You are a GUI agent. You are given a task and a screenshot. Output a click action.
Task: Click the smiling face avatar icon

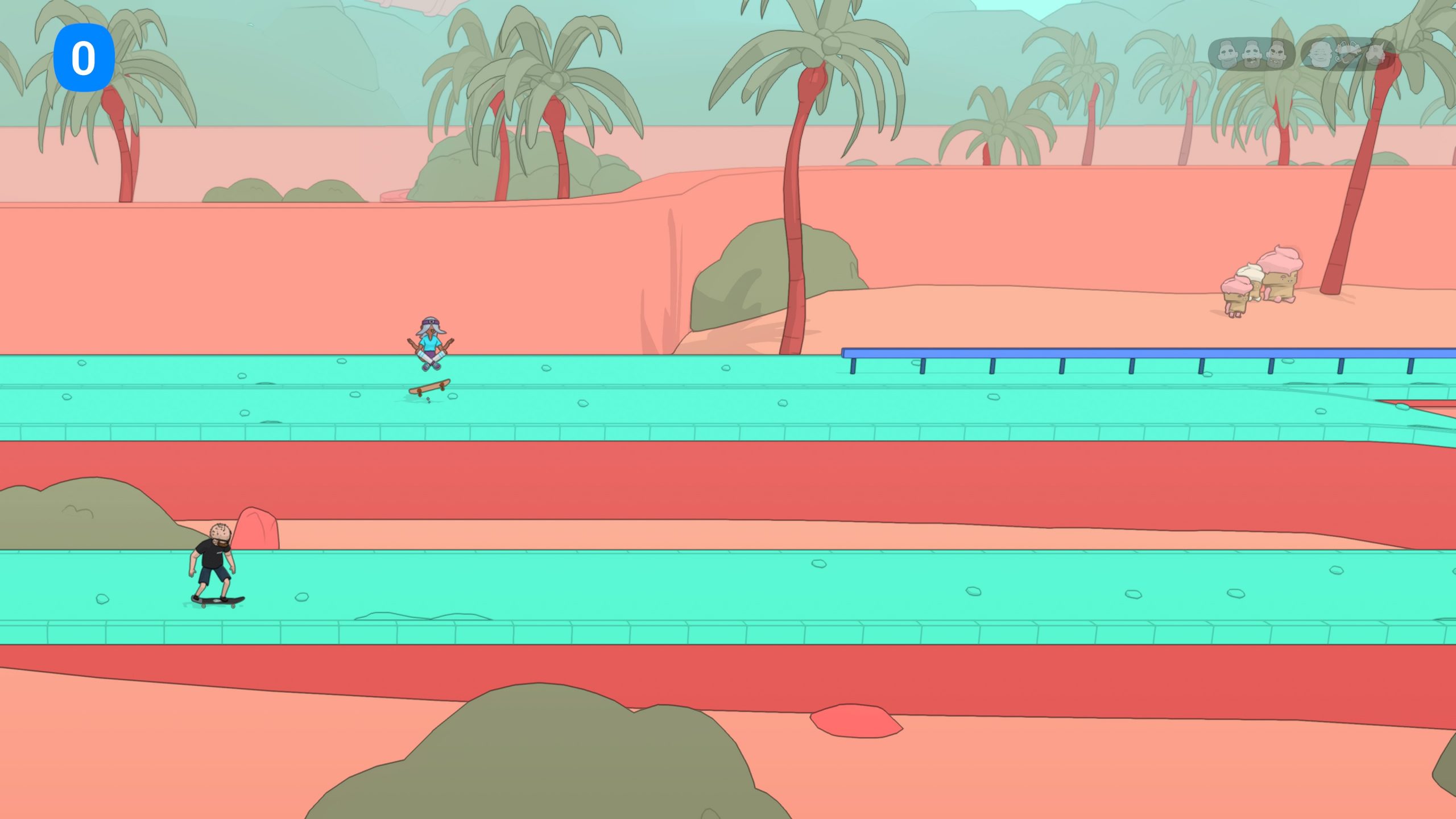(x=1320, y=54)
